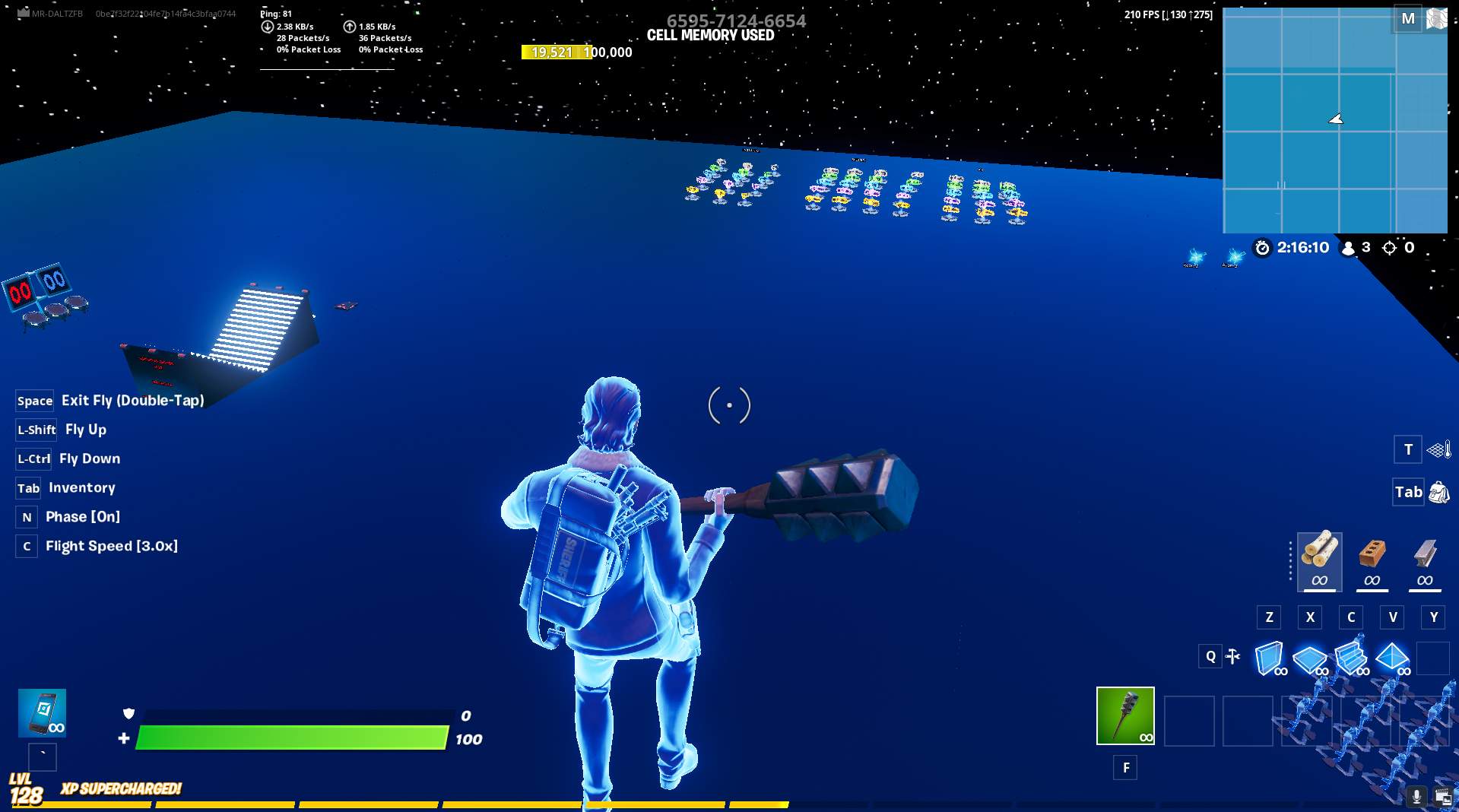Choose the stairs building piece bound to C
The height and width of the screenshot is (812, 1459).
(1352, 658)
